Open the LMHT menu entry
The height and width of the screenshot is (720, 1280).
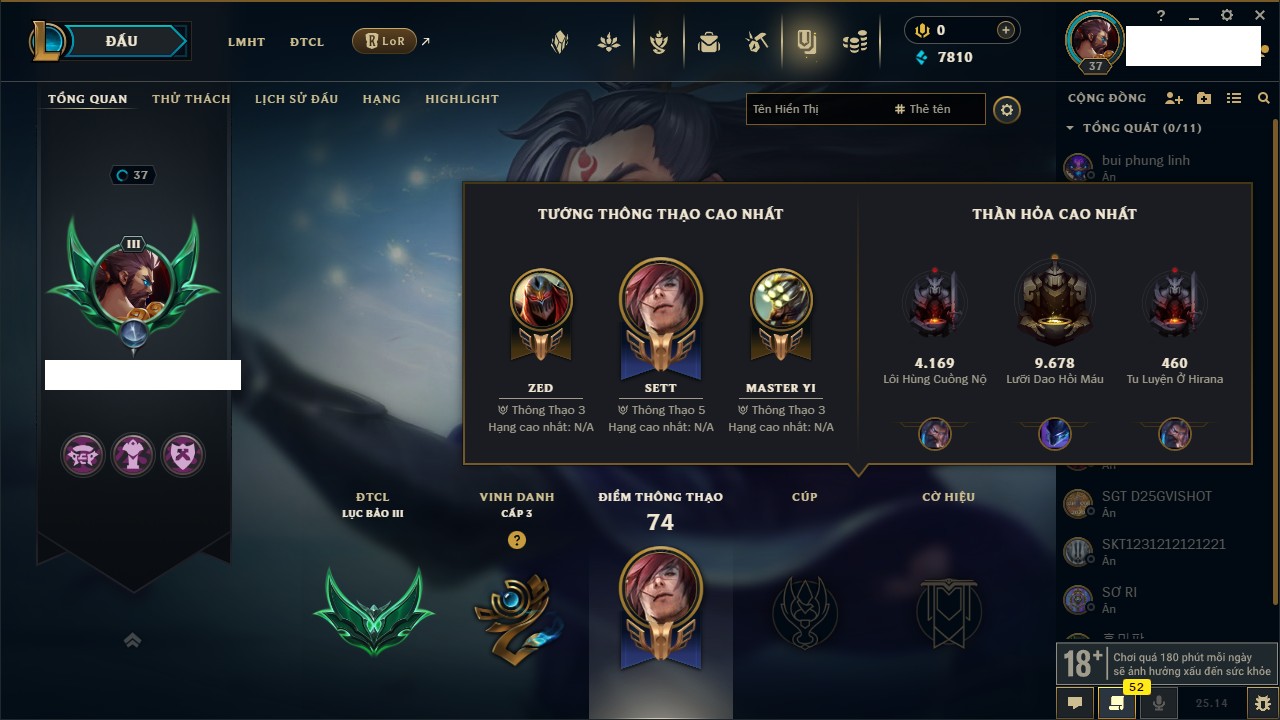[246, 42]
